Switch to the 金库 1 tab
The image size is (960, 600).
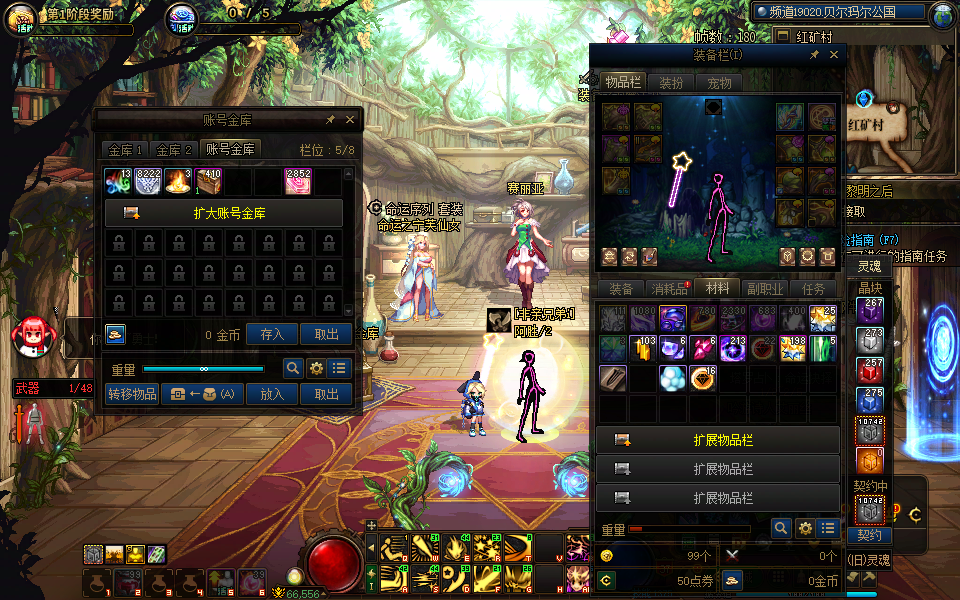(x=126, y=150)
